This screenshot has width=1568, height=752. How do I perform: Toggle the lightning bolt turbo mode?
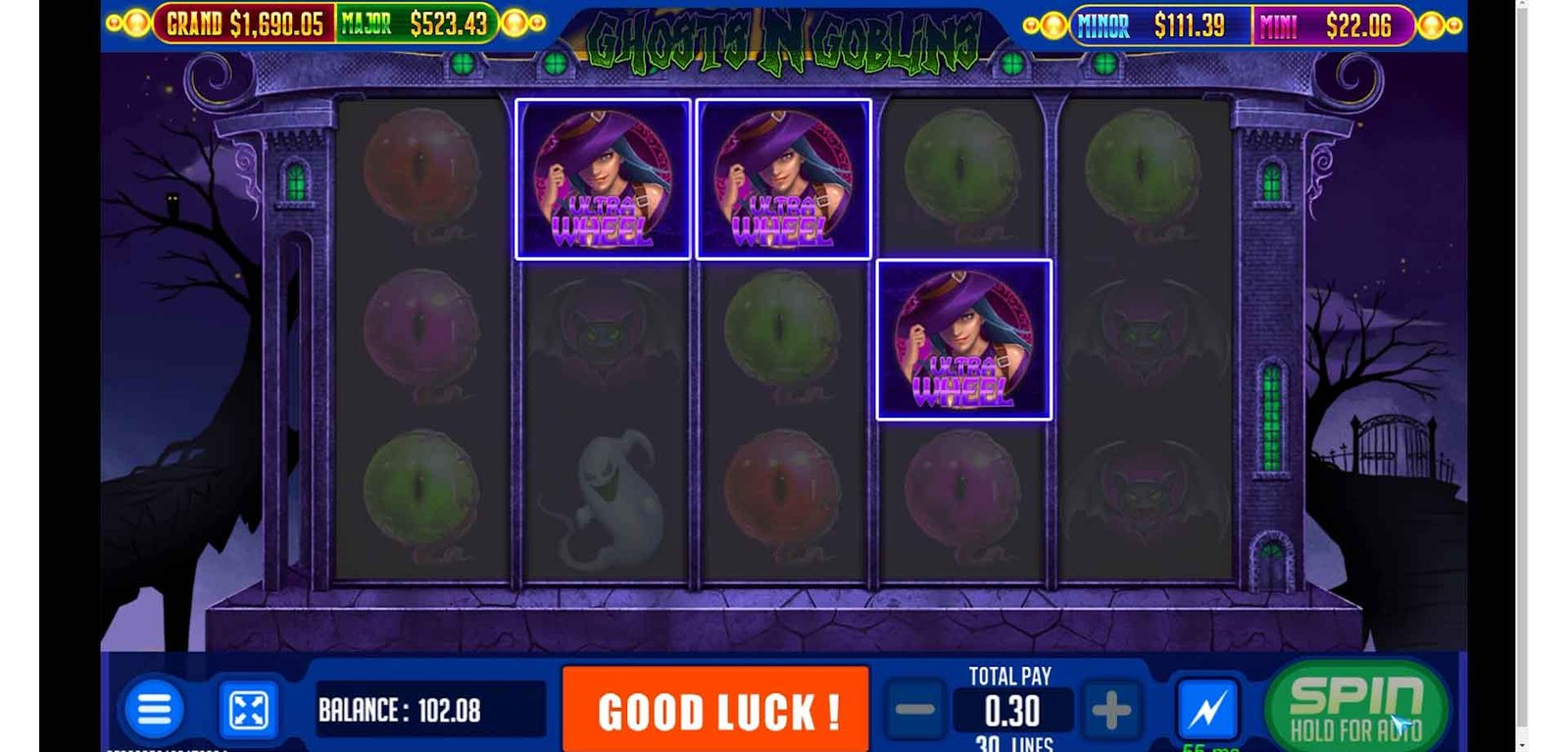pos(1207,709)
